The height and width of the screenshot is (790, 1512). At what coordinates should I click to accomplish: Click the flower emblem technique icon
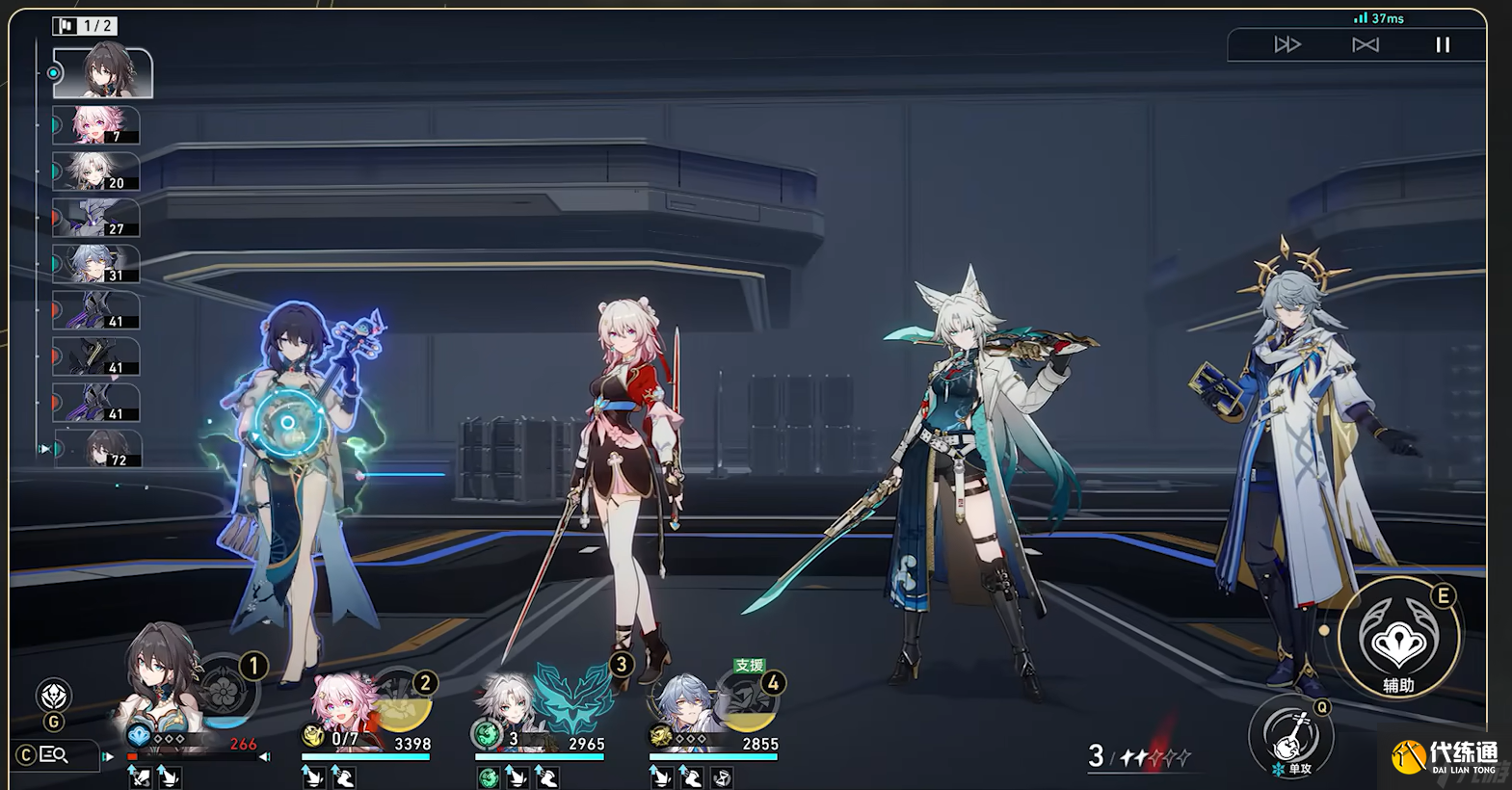(x=54, y=696)
